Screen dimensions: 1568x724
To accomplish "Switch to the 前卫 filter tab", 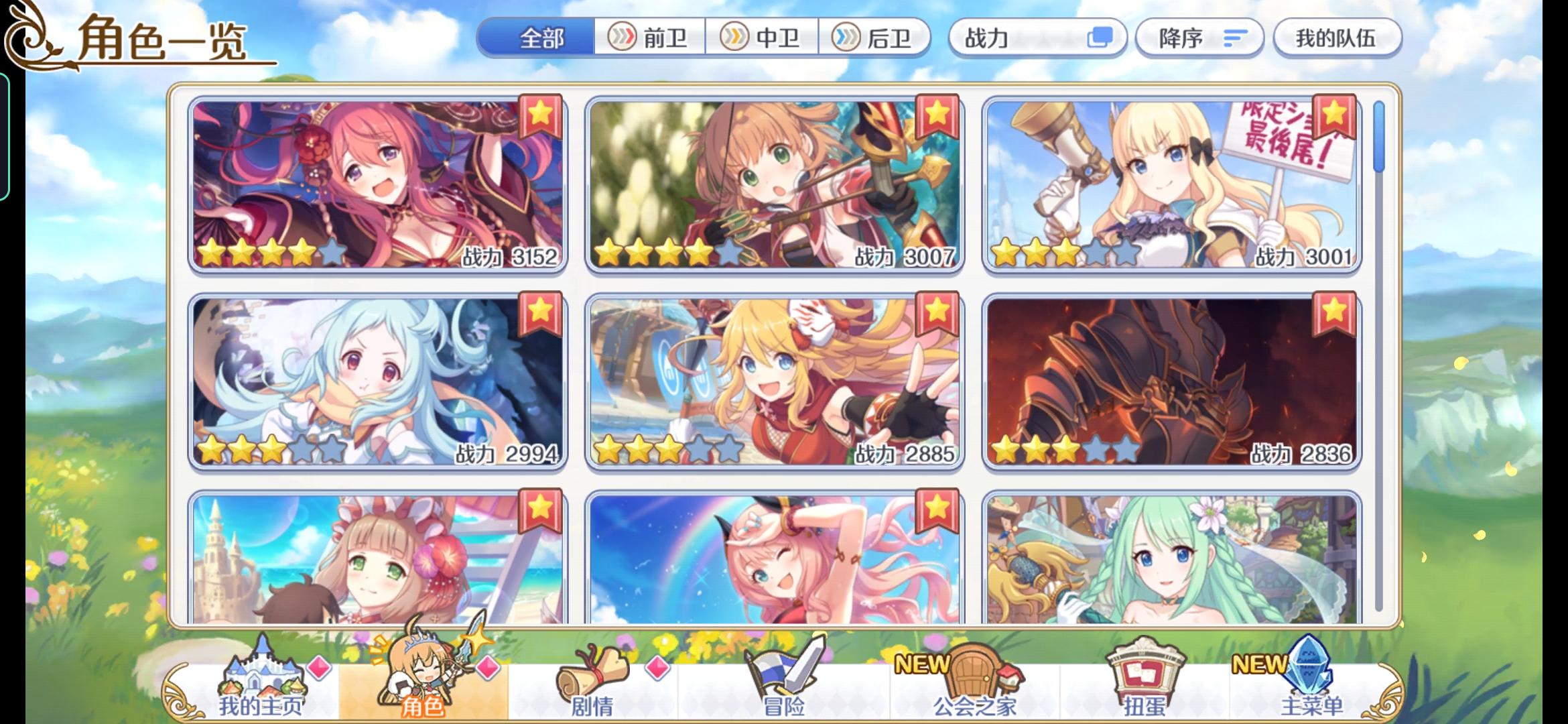I will 649,38.
